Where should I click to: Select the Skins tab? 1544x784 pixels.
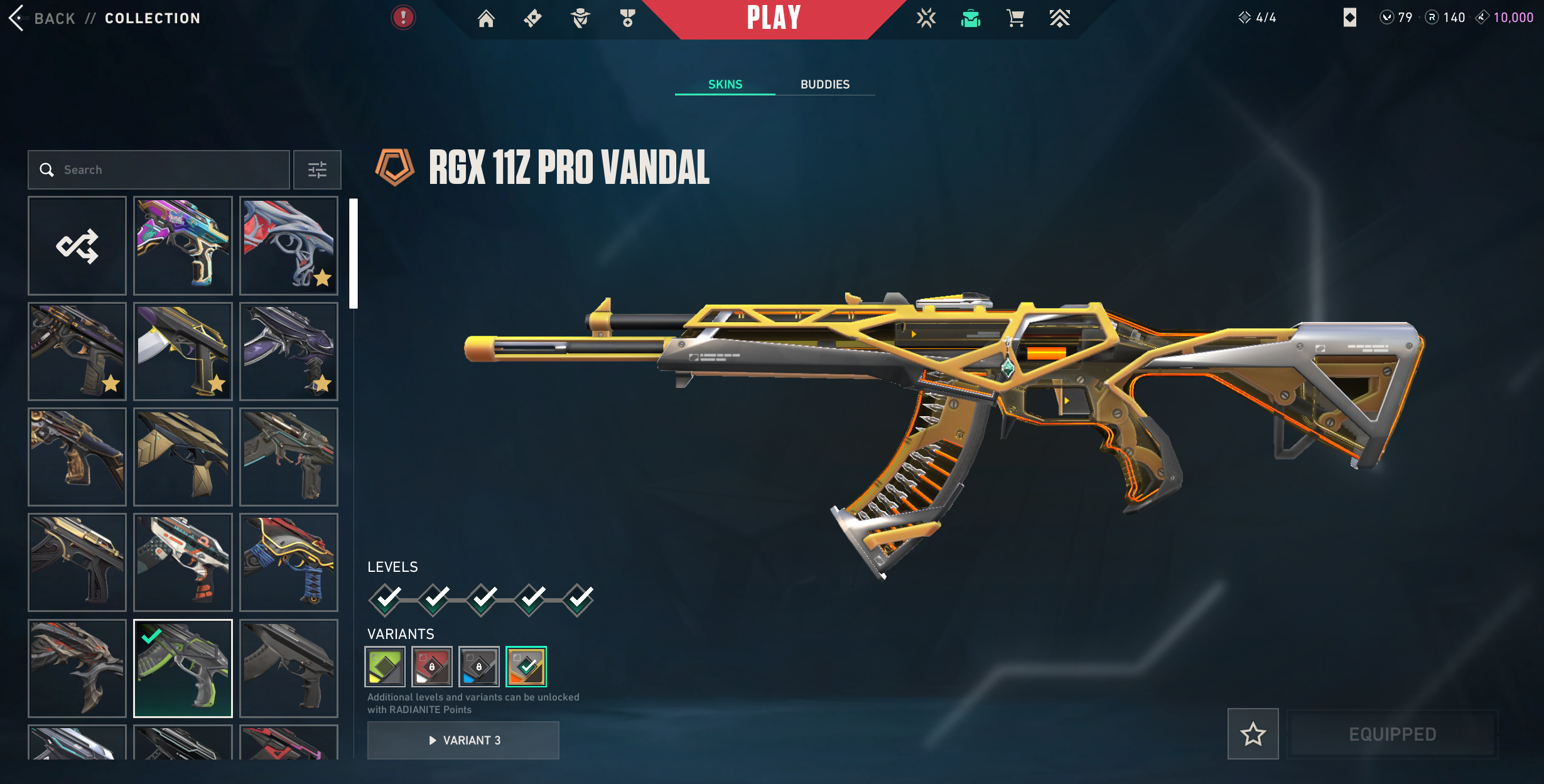(x=725, y=84)
